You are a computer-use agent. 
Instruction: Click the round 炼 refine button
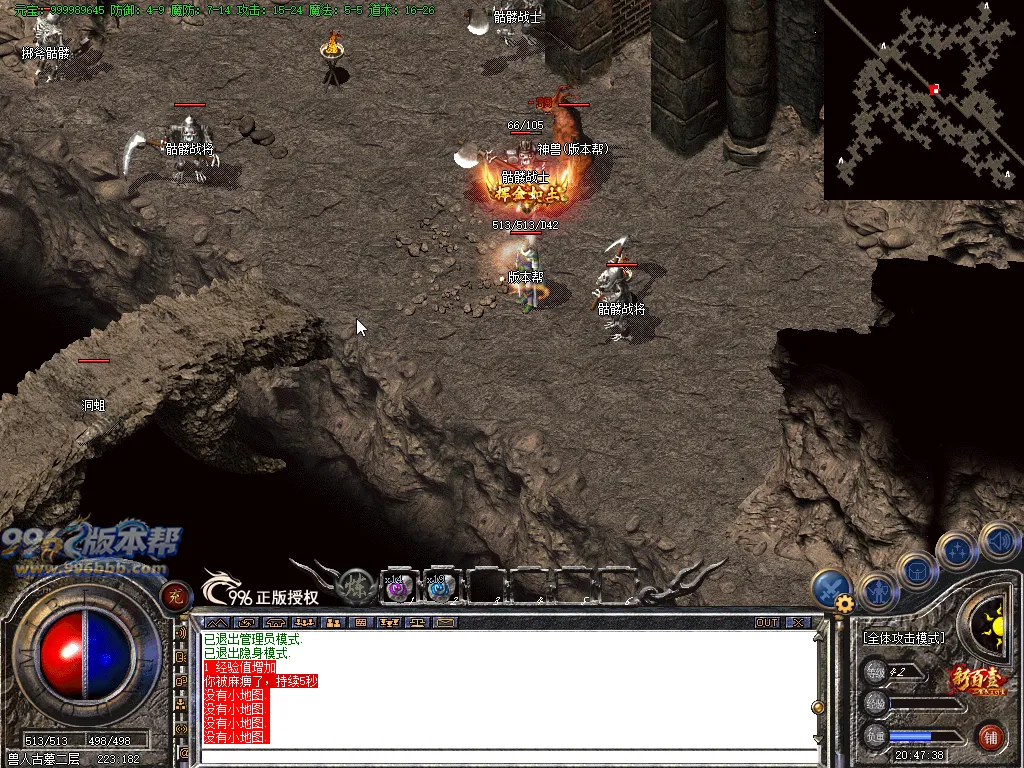coord(357,587)
